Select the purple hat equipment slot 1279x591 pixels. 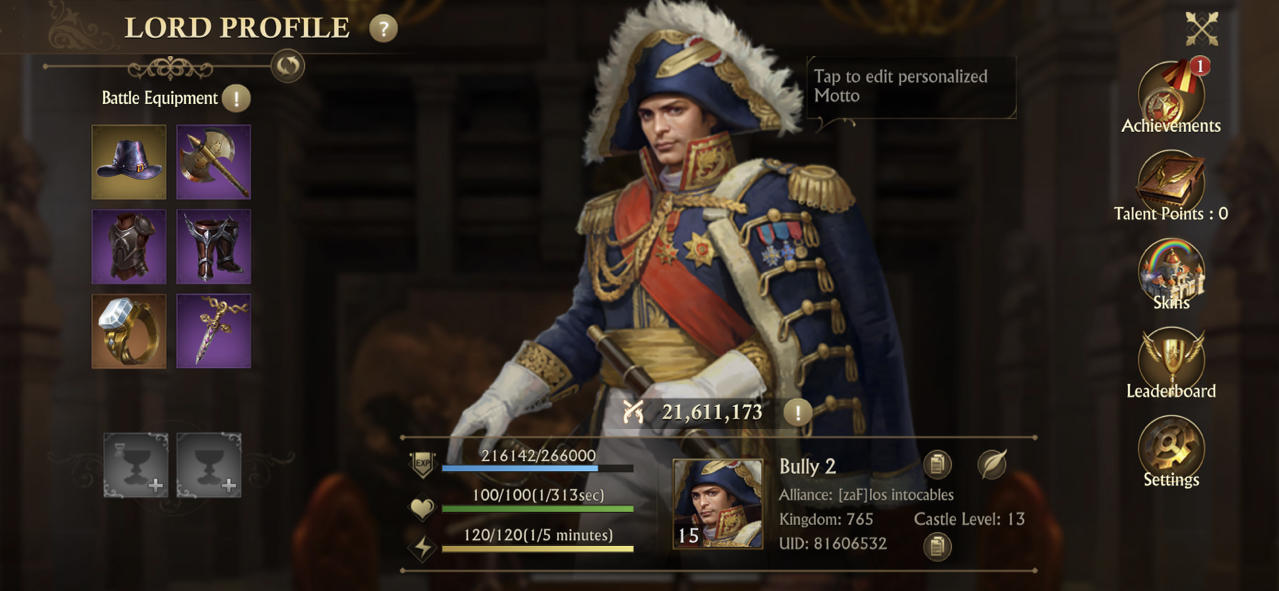[x=129, y=162]
